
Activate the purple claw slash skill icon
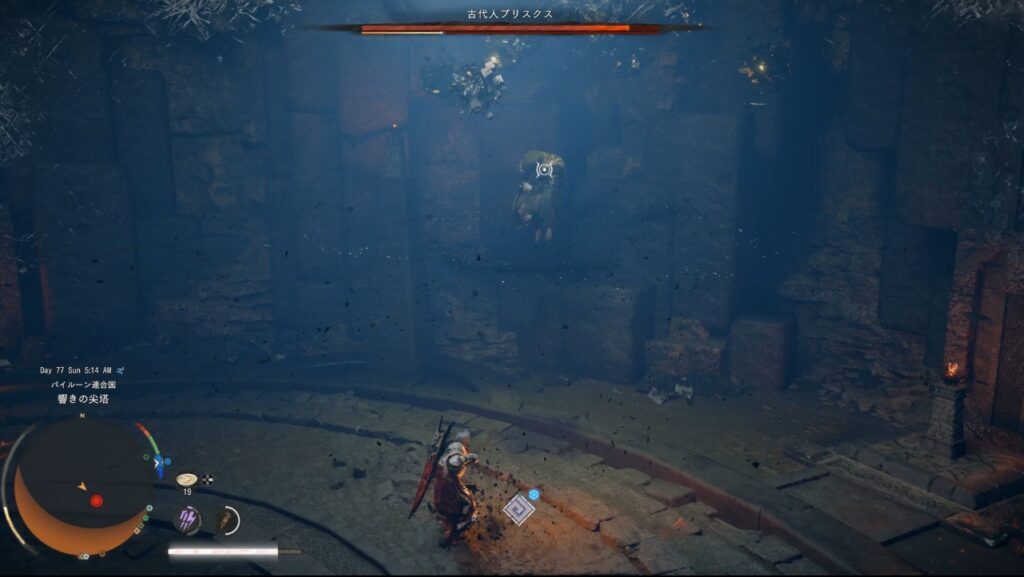[x=187, y=518]
